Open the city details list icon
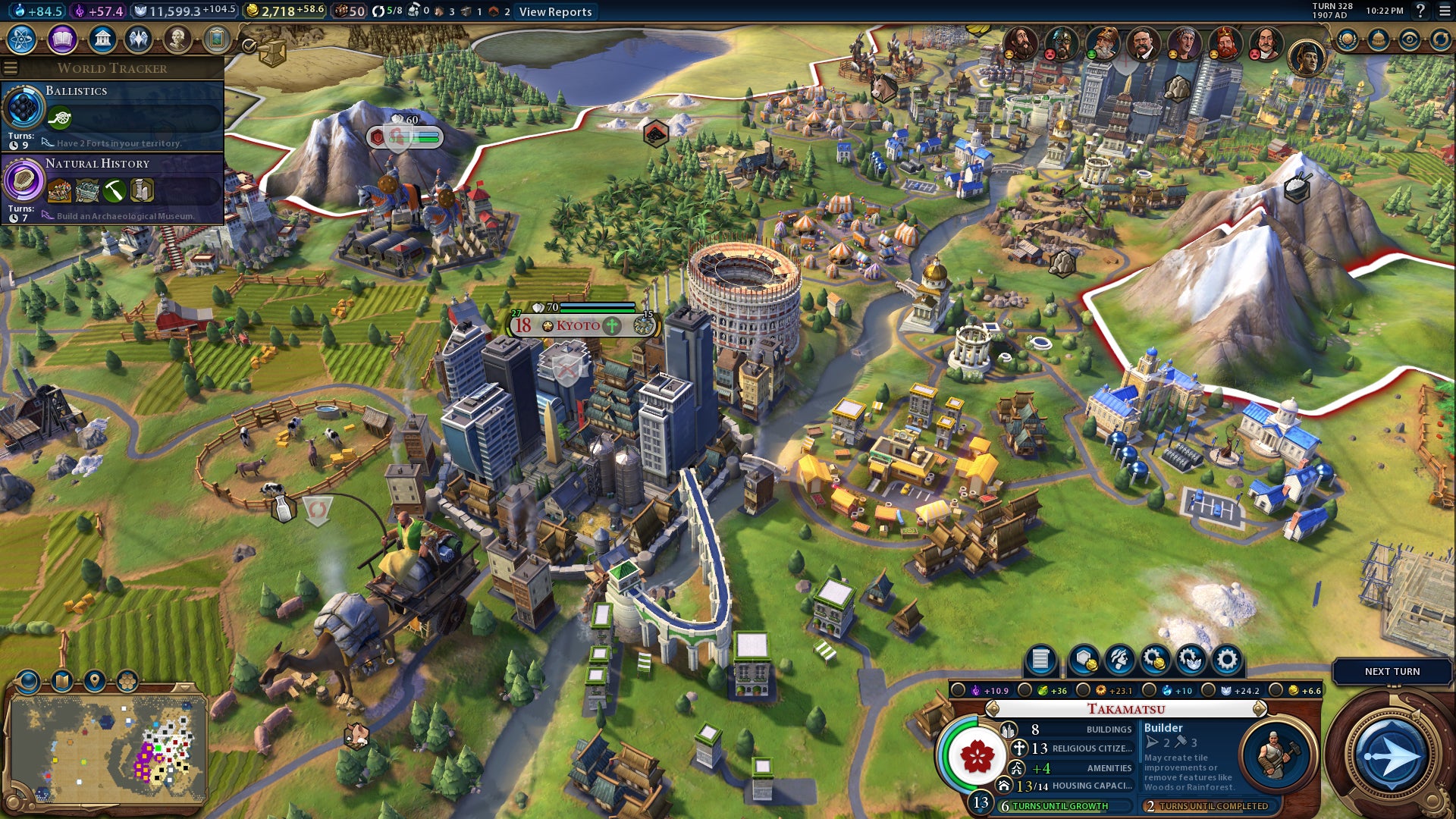1456x819 pixels. tap(1040, 660)
